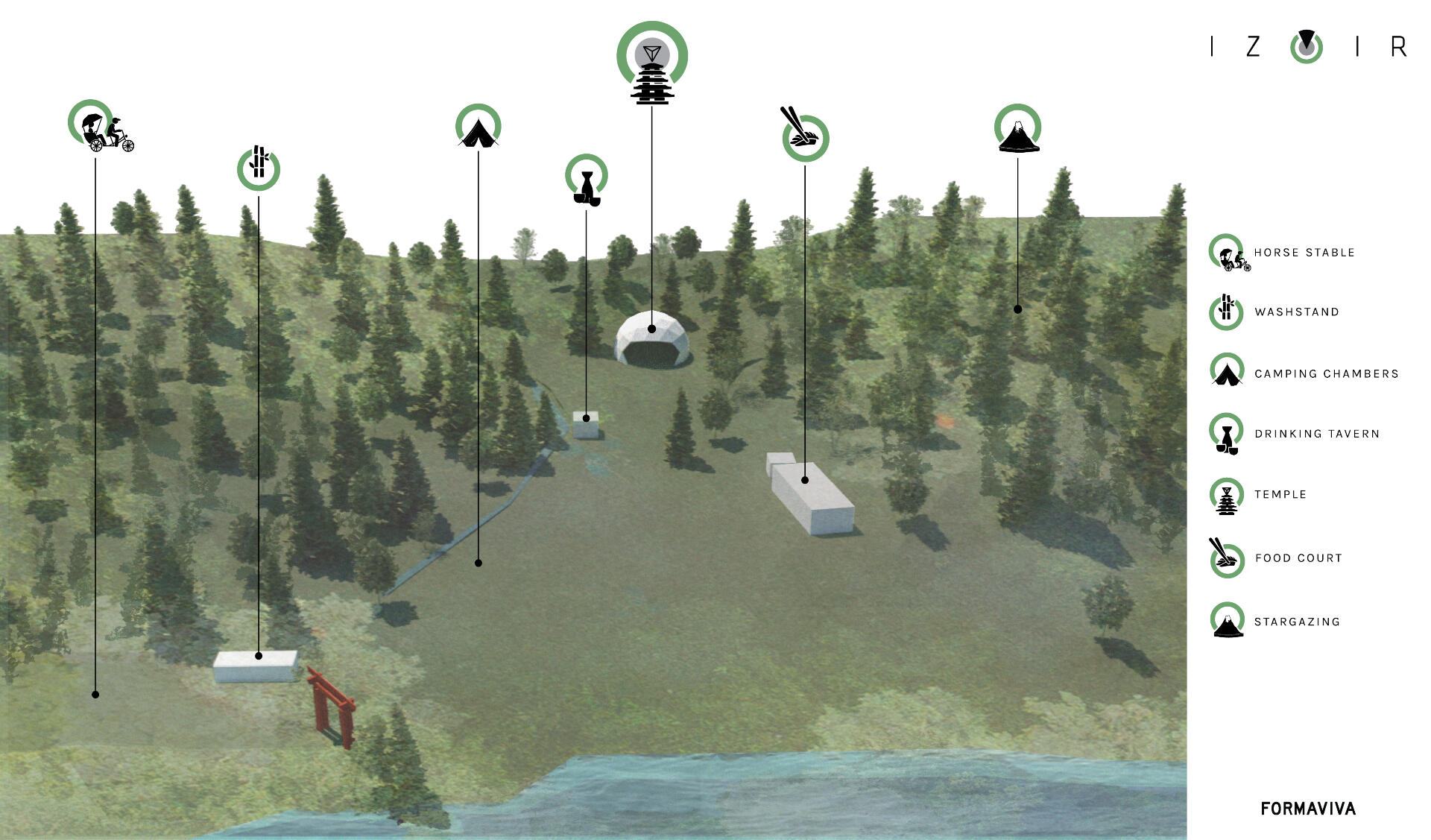Click the mountain marker above the hillside
Viewport: 1431px width, 840px height.
click(1017, 129)
